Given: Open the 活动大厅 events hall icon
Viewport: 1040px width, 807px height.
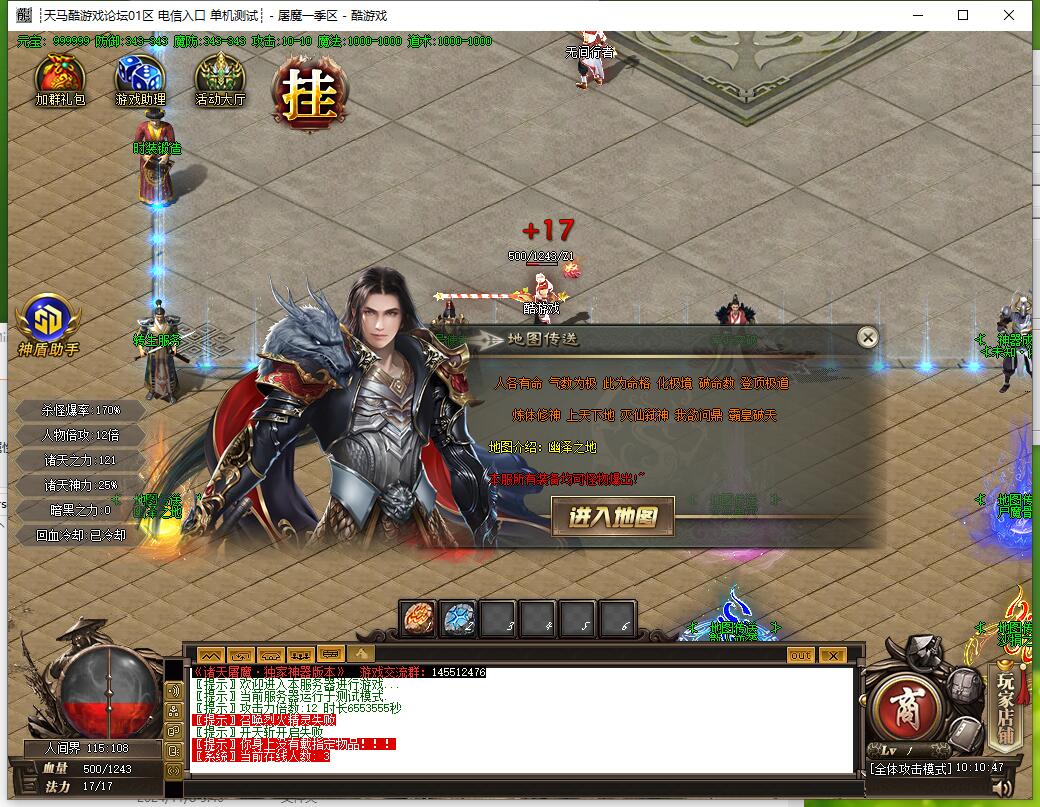Looking at the screenshot, I should [220, 76].
